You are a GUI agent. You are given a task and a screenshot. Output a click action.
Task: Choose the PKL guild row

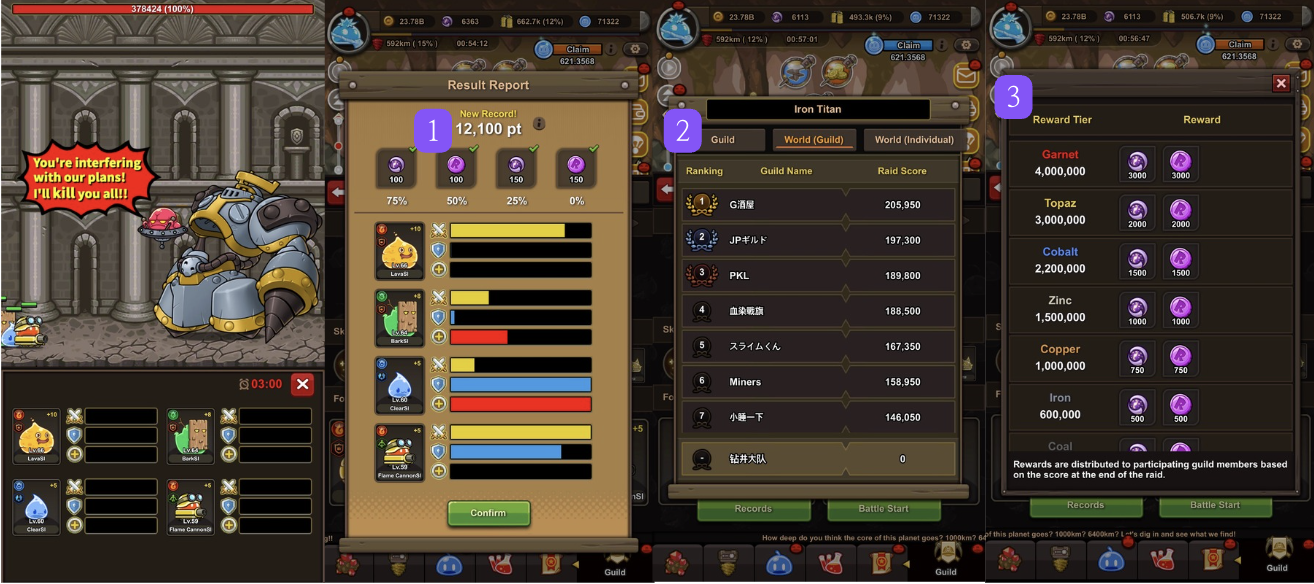tap(817, 275)
